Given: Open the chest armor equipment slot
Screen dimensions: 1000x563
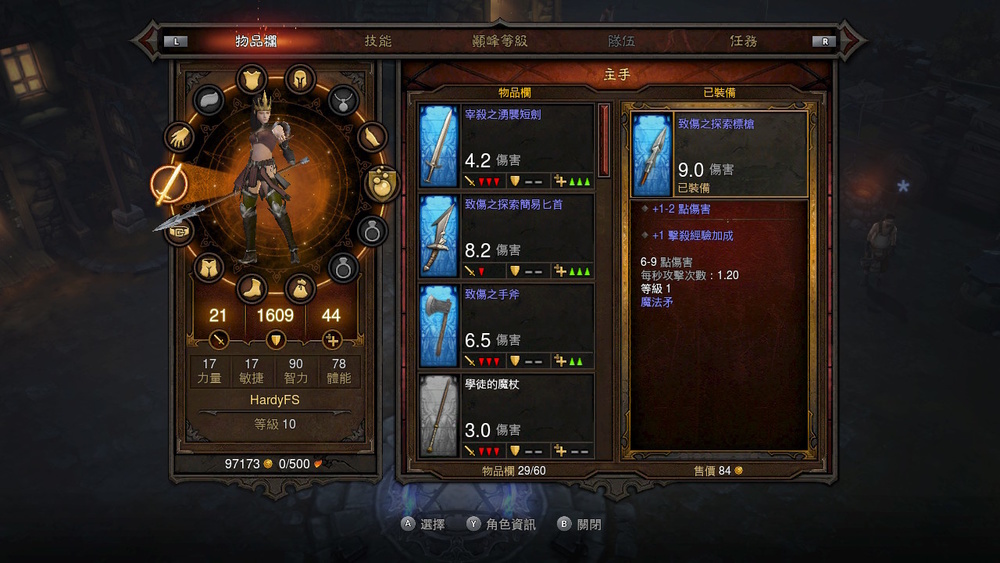Looking at the screenshot, I should (x=250, y=79).
